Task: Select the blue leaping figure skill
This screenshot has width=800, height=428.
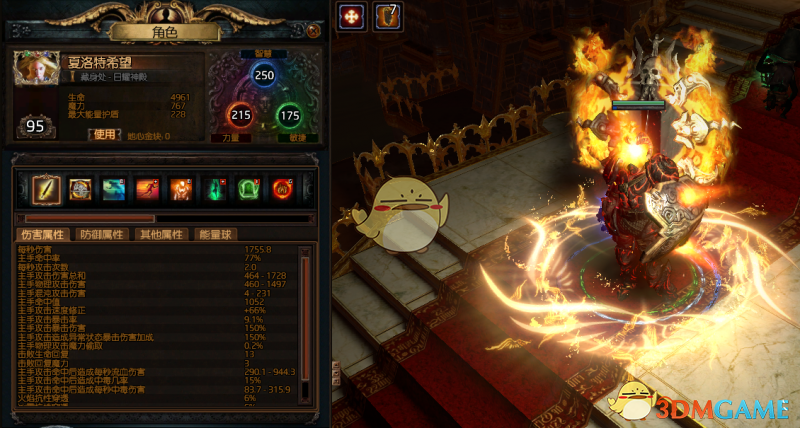Action: 114,188
